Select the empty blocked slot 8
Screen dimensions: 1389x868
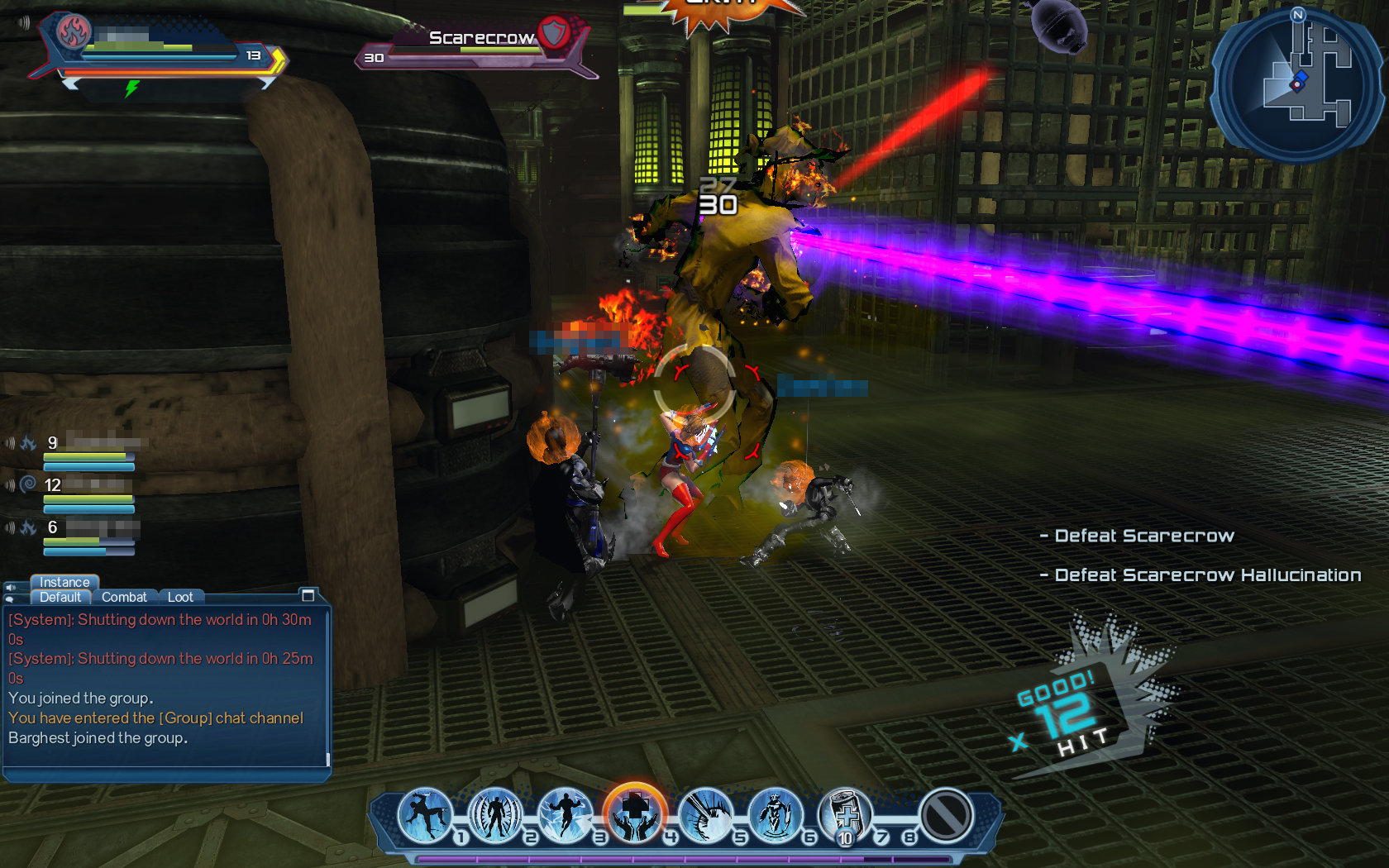pos(946,816)
